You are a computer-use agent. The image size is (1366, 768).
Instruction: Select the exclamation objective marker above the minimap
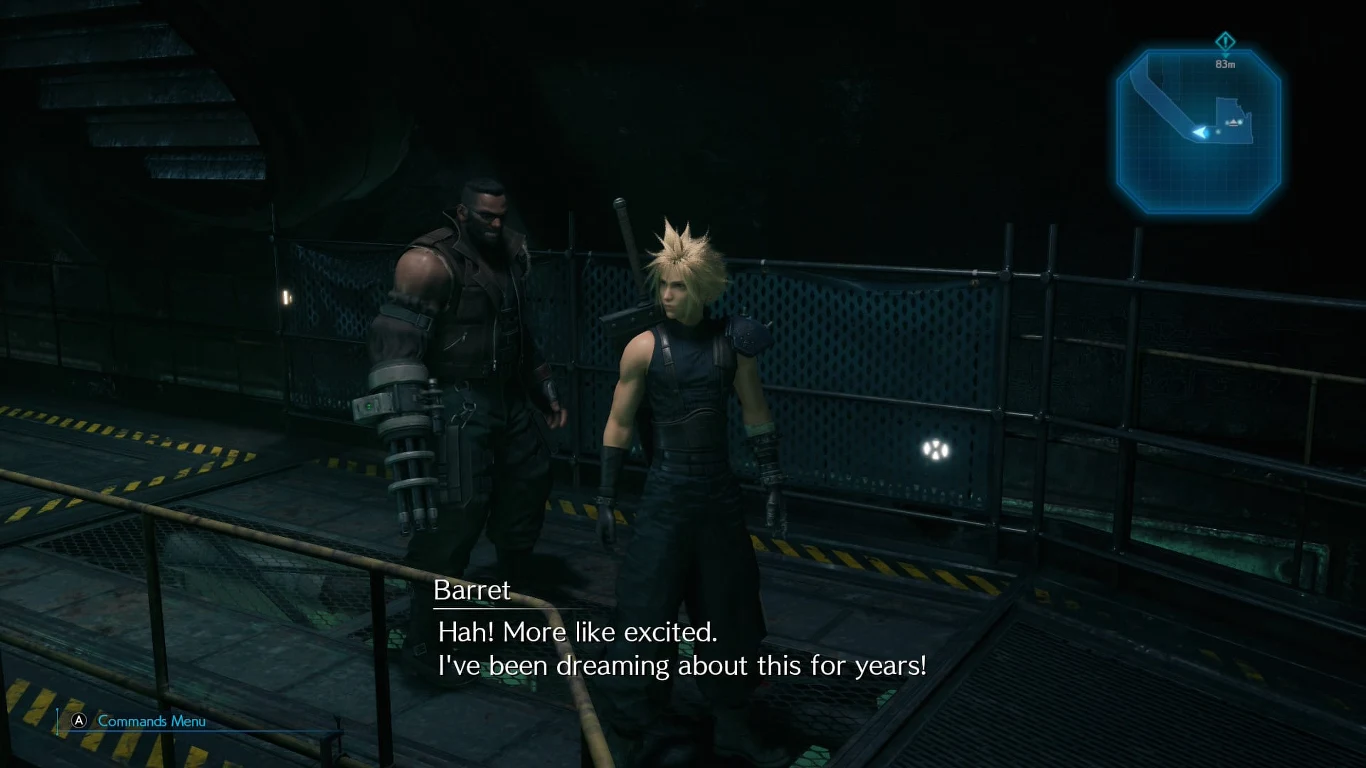pyautogui.click(x=1225, y=41)
